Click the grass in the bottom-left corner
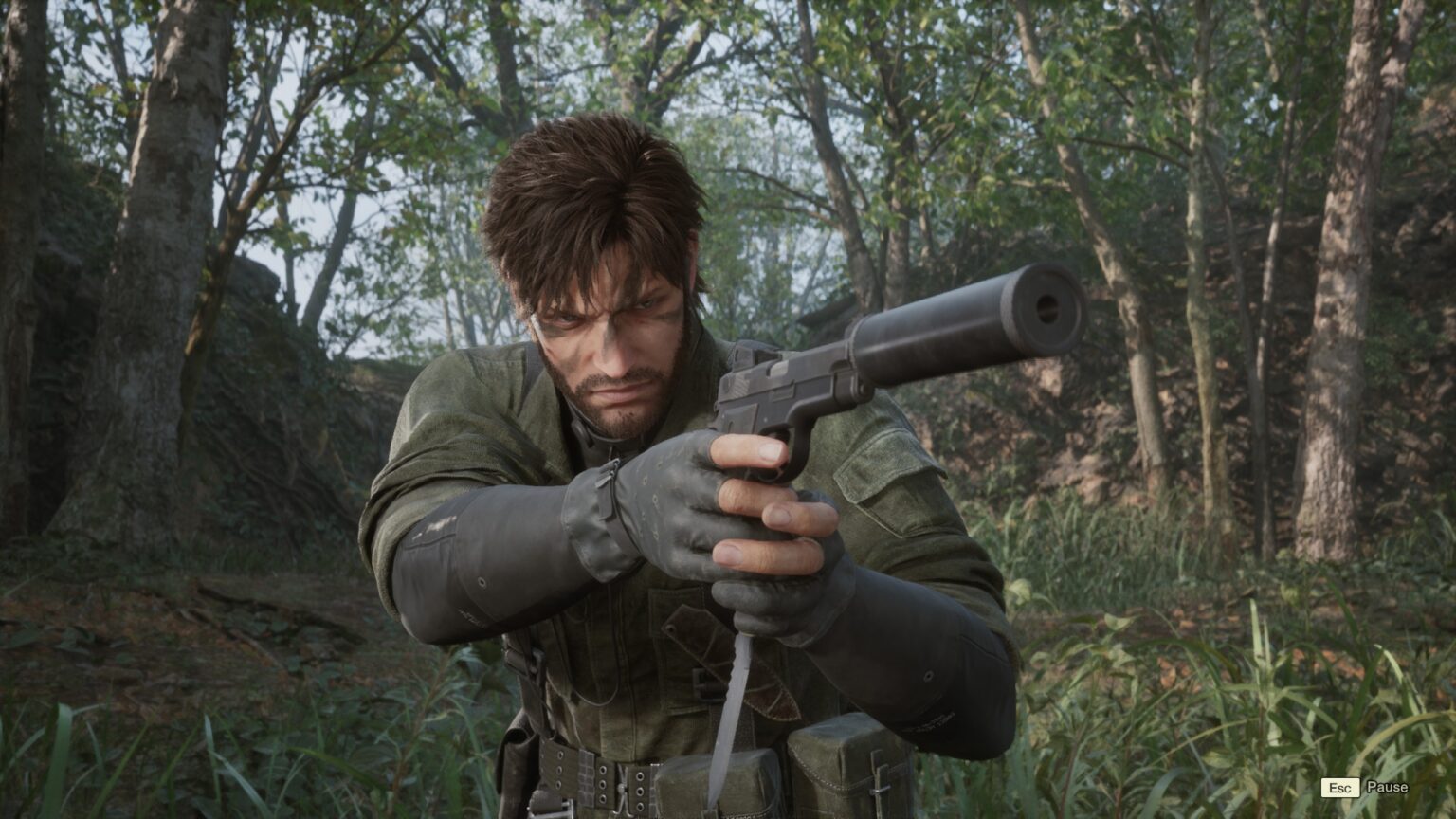1456x819 pixels. pos(66,768)
